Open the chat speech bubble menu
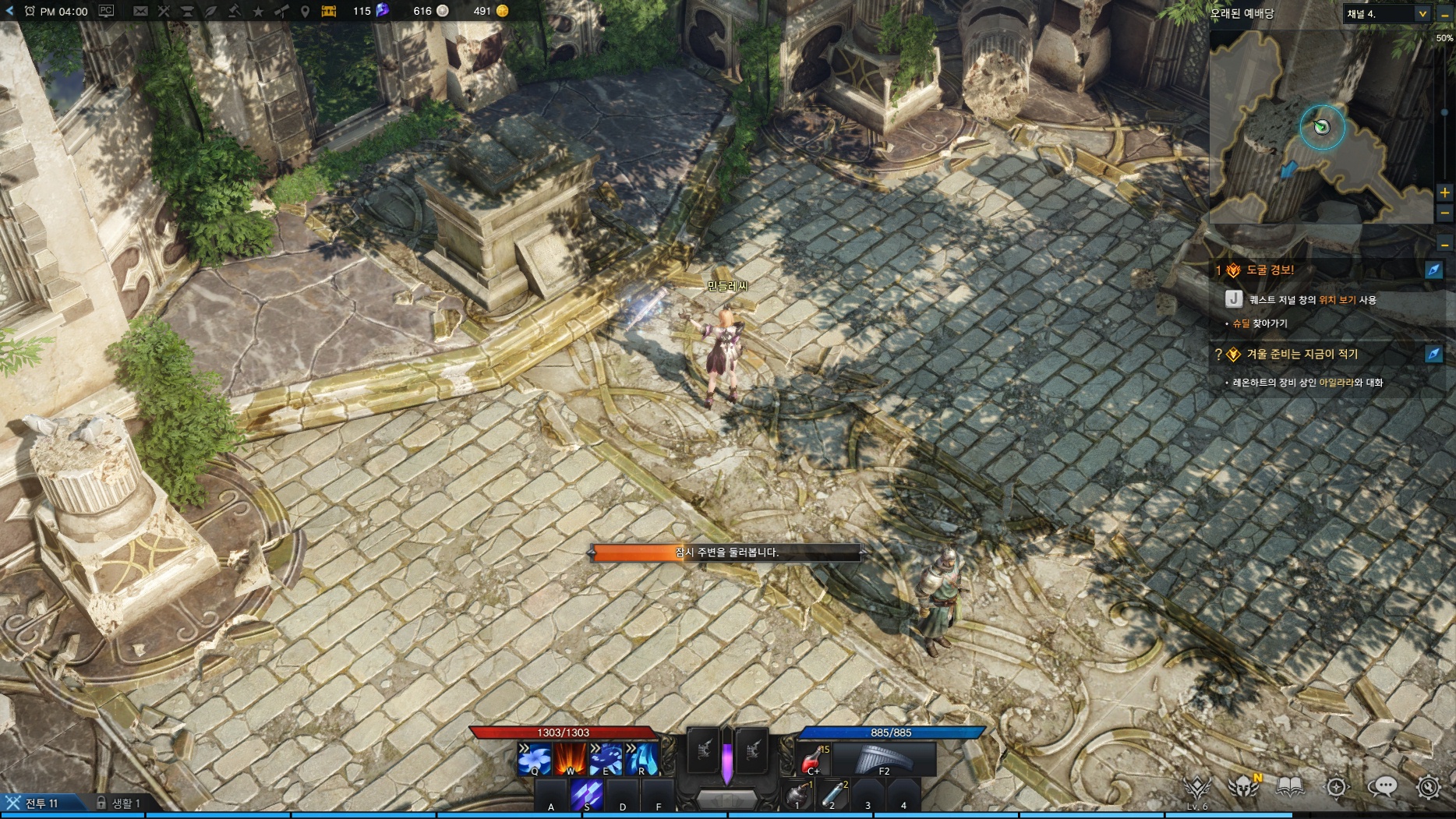The height and width of the screenshot is (819, 1456). pyautogui.click(x=1383, y=787)
